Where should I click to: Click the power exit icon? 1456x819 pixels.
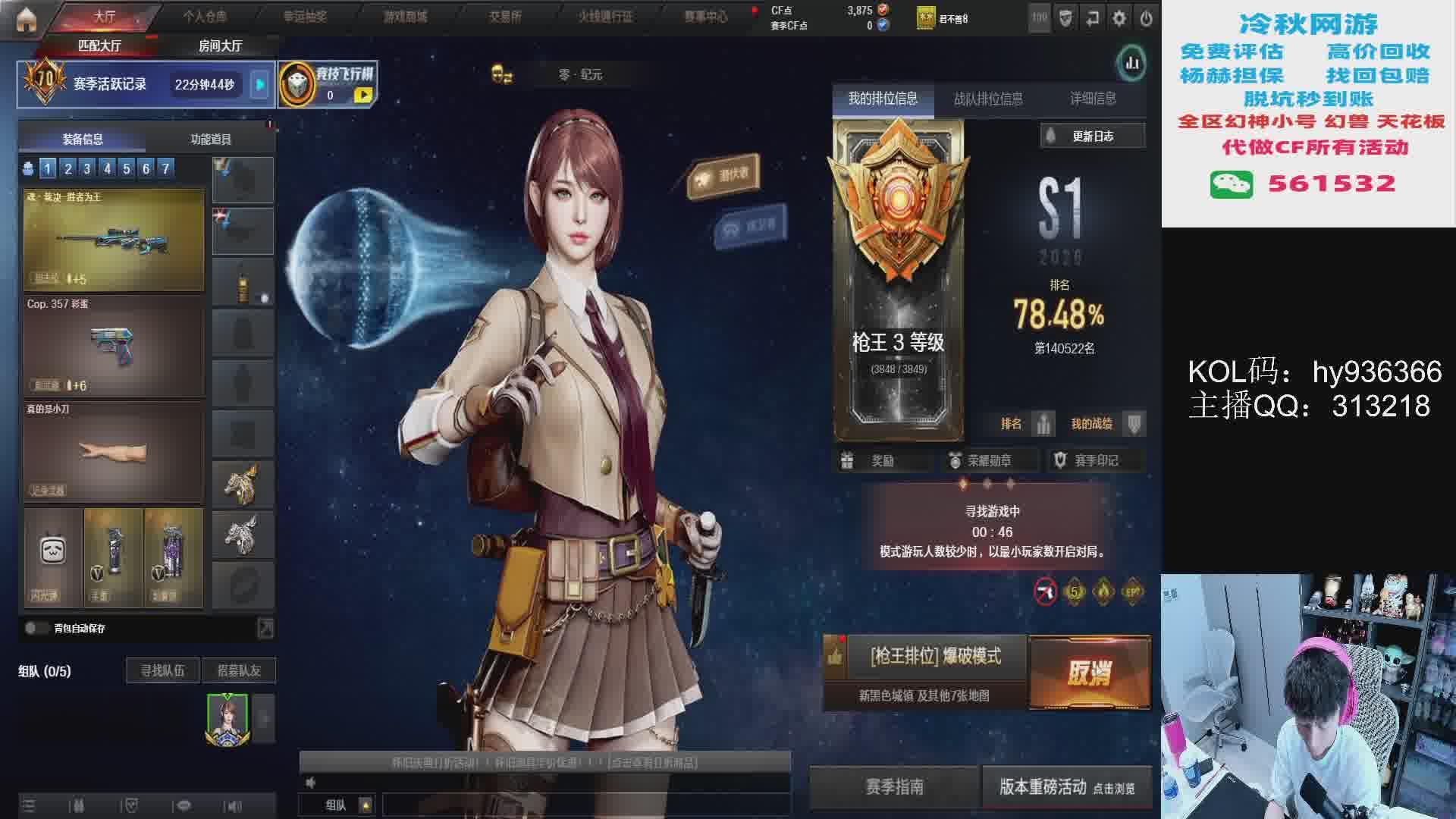(1146, 18)
